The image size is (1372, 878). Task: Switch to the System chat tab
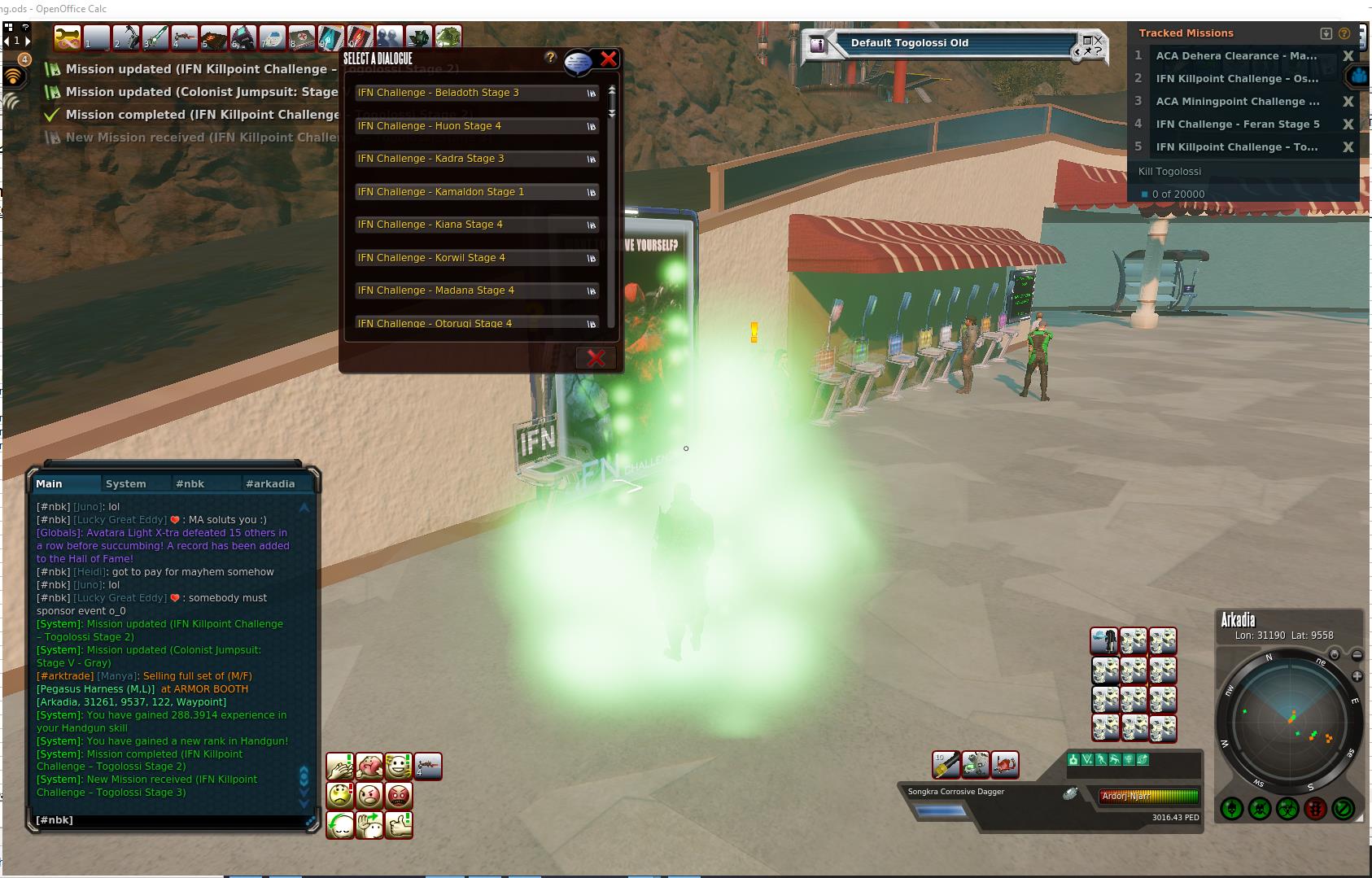coord(126,483)
